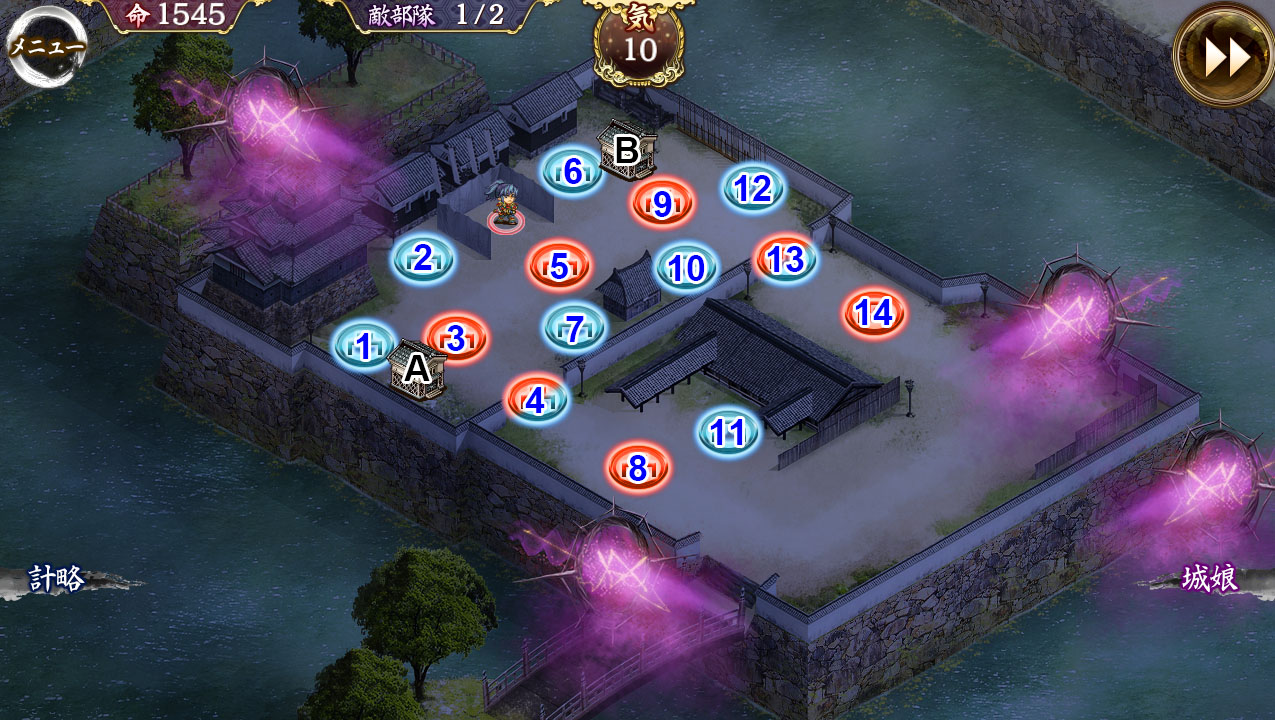Choose blue deployment tile 7
The image size is (1275, 720).
(x=574, y=329)
